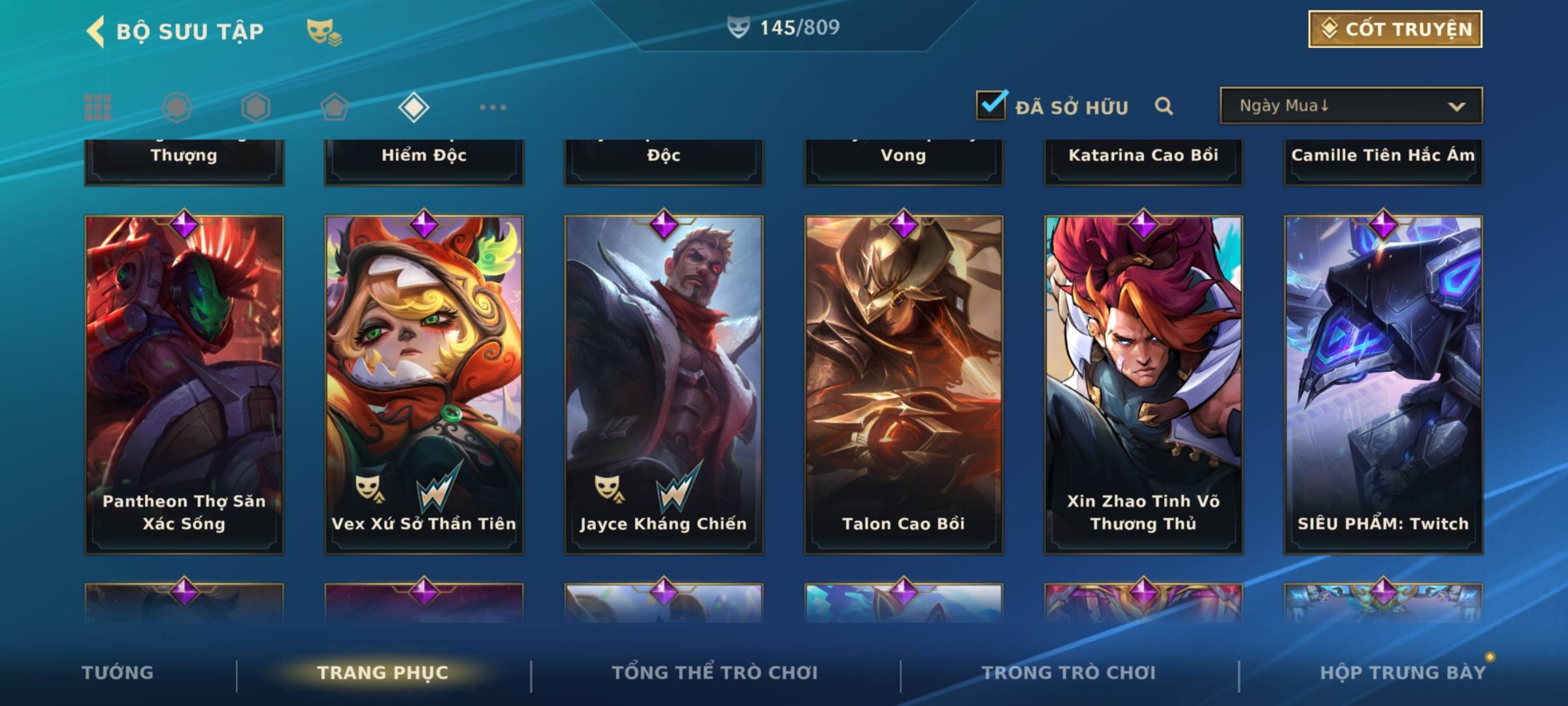
Task: Select Talon Cao Bồi skin card
Action: tap(904, 384)
